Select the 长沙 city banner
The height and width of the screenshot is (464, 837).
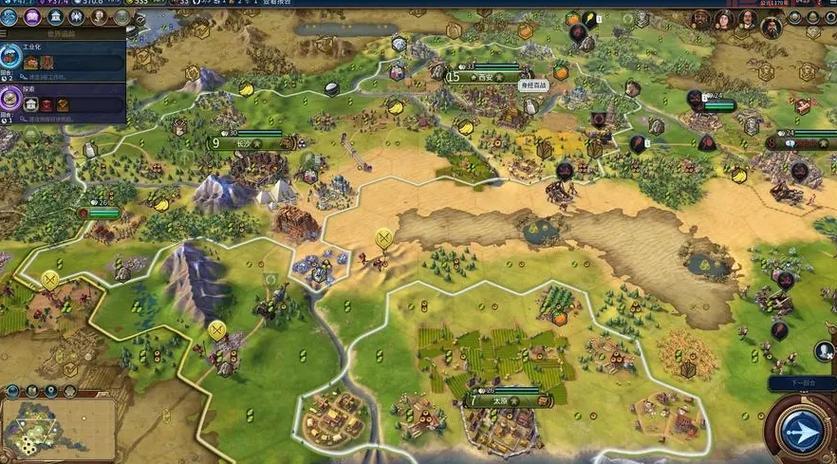click(x=245, y=143)
